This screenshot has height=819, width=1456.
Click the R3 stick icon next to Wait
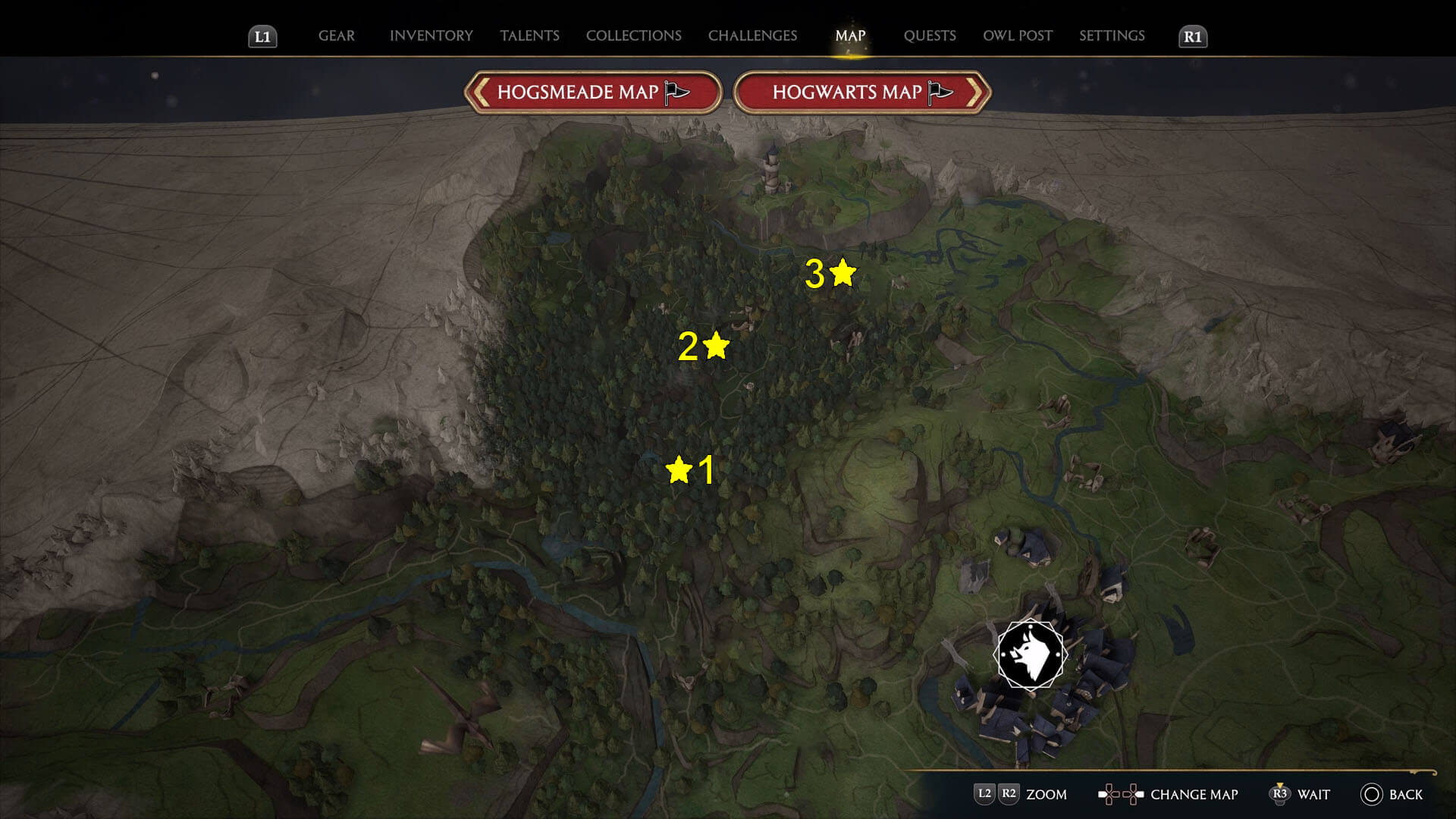[1281, 794]
